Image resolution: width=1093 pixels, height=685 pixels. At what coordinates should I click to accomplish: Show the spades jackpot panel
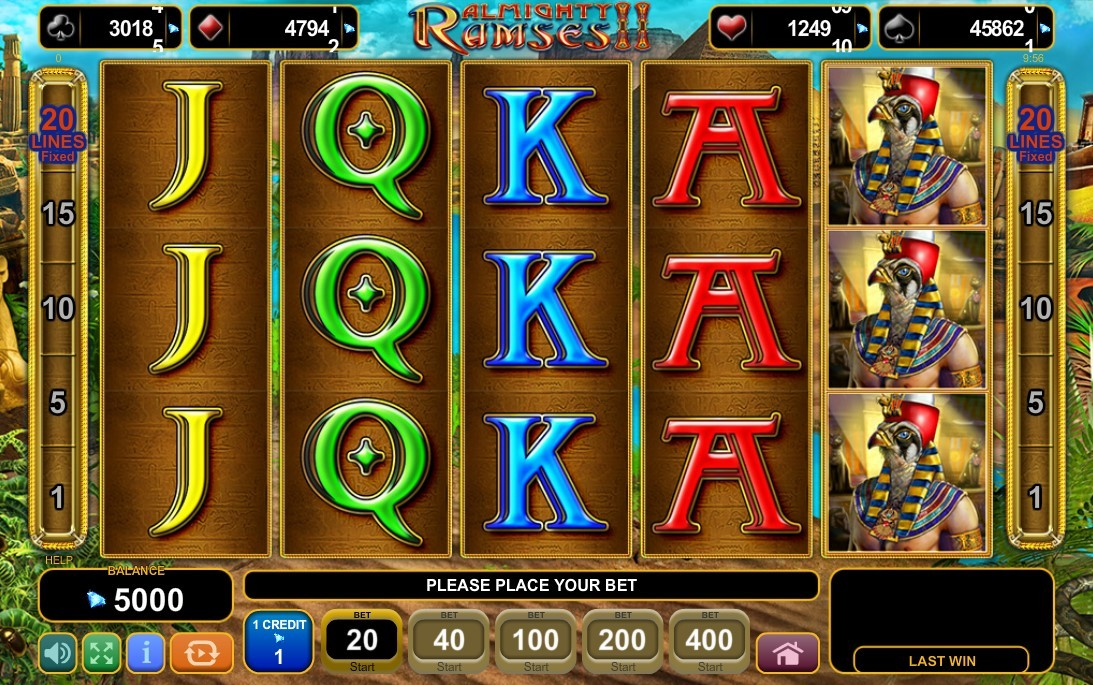[x=965, y=28]
